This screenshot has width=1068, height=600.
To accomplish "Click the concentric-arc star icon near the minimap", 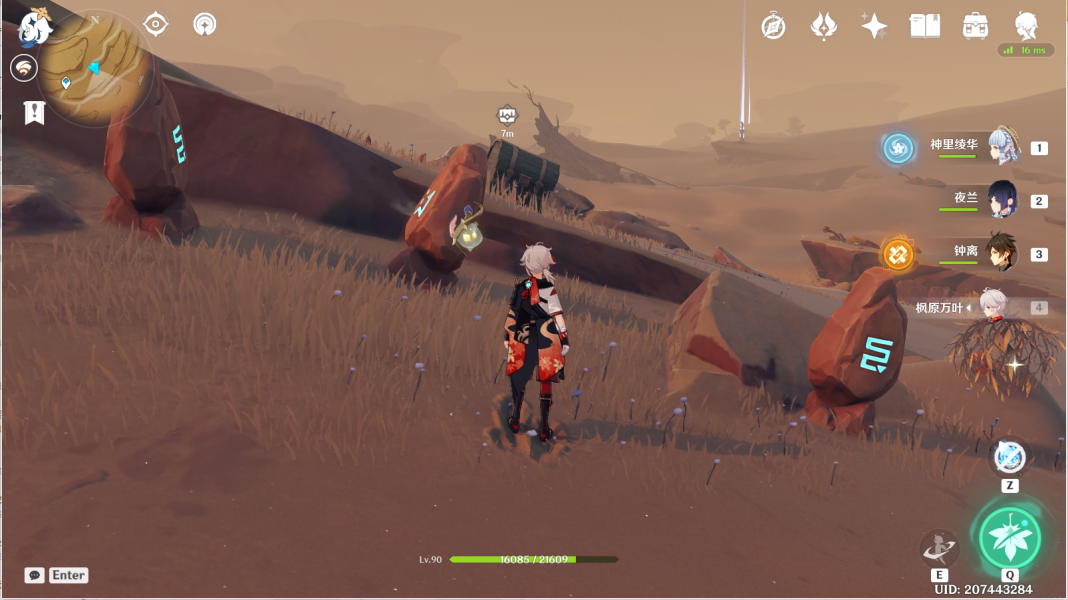I will coord(205,24).
